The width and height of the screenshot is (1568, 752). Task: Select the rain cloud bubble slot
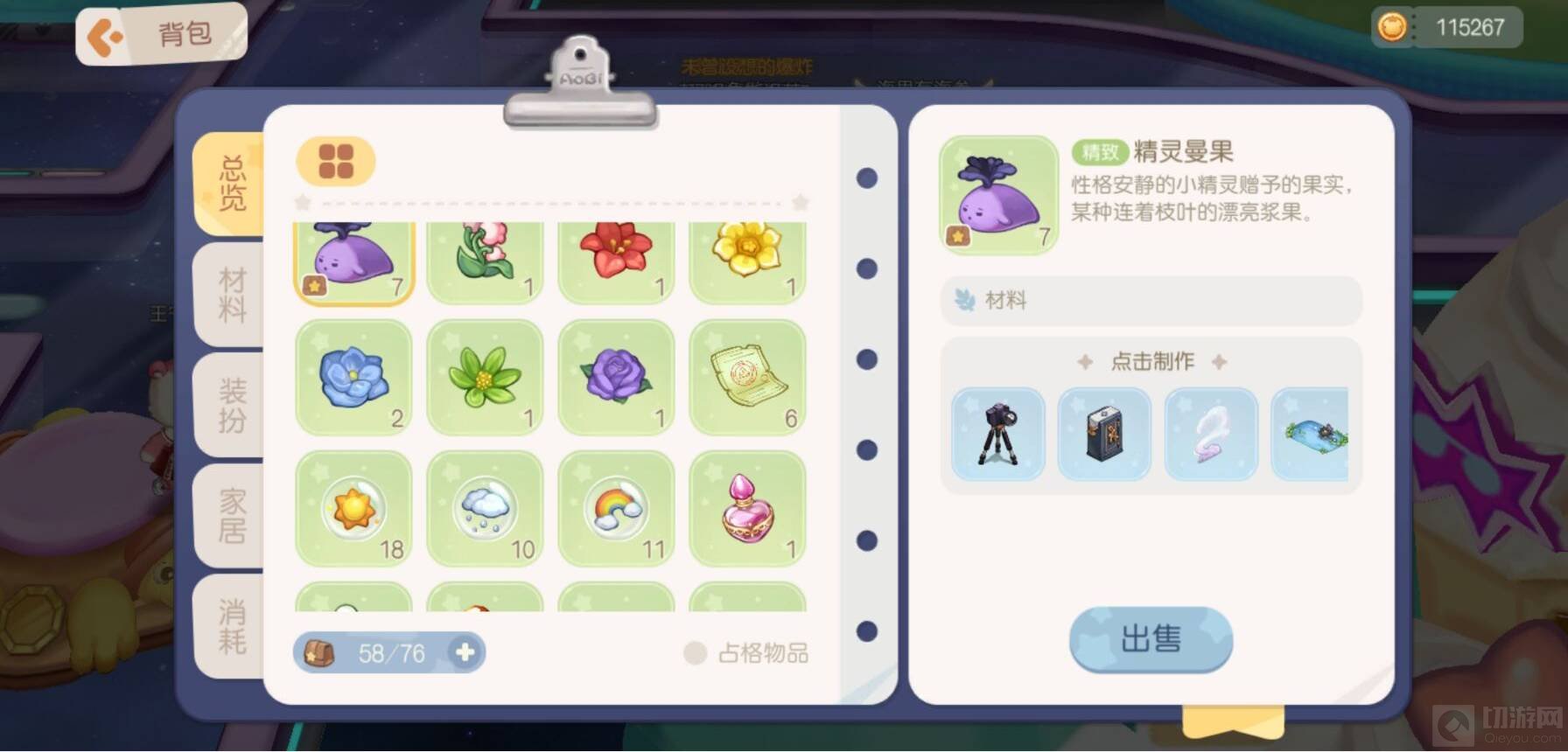[485, 508]
